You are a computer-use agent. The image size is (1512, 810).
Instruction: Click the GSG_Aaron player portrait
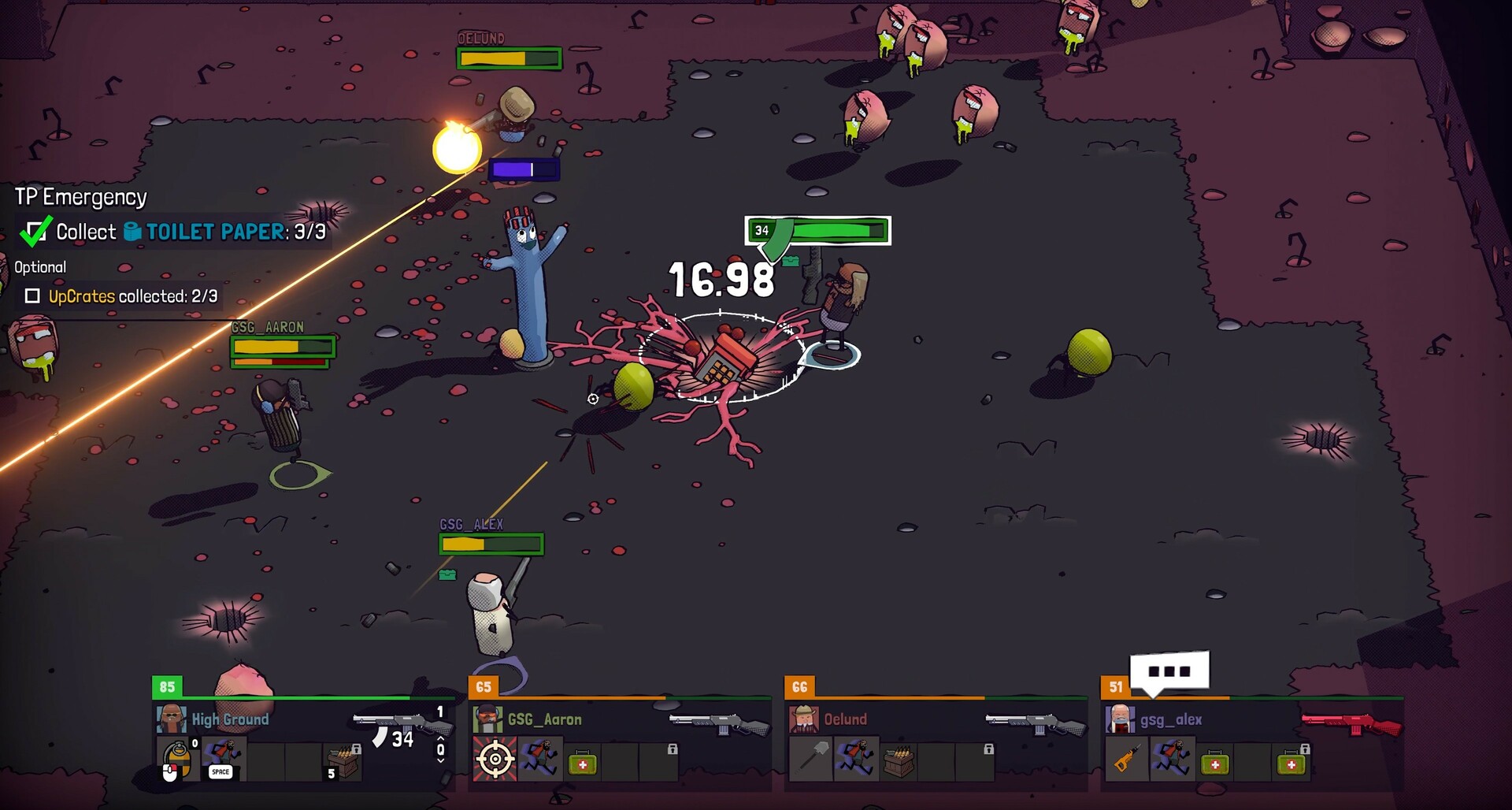[x=488, y=719]
